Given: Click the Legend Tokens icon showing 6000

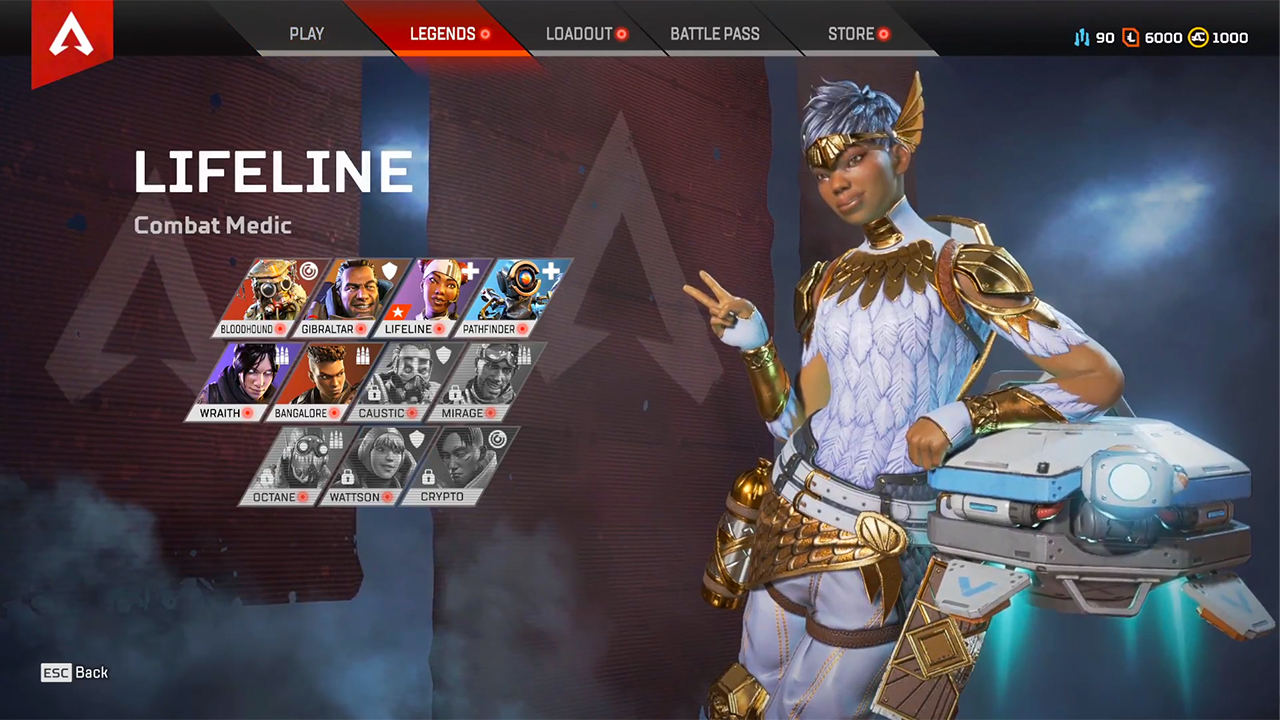Looking at the screenshot, I should coord(1131,37).
